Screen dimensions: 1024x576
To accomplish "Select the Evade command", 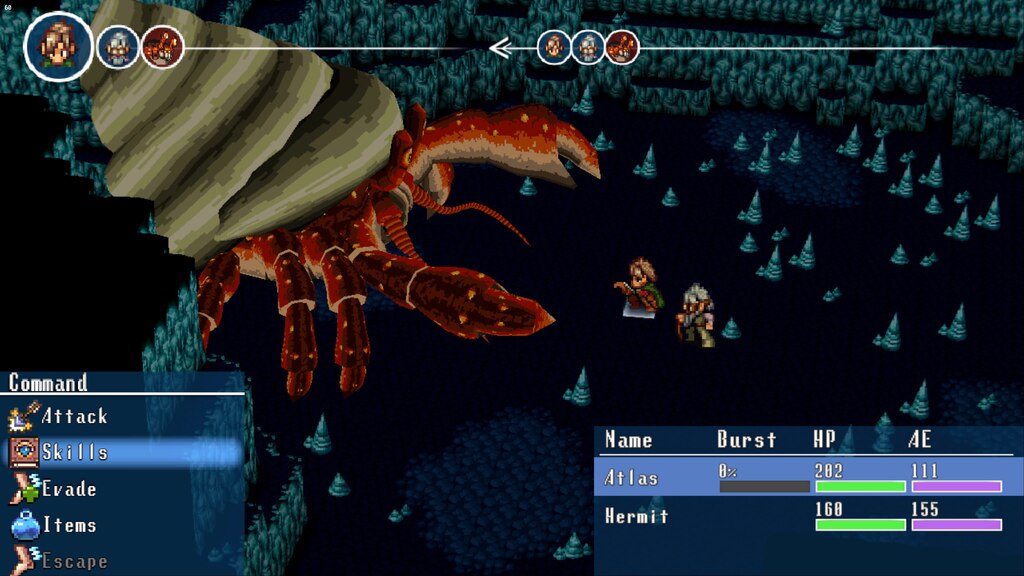I will click(68, 489).
